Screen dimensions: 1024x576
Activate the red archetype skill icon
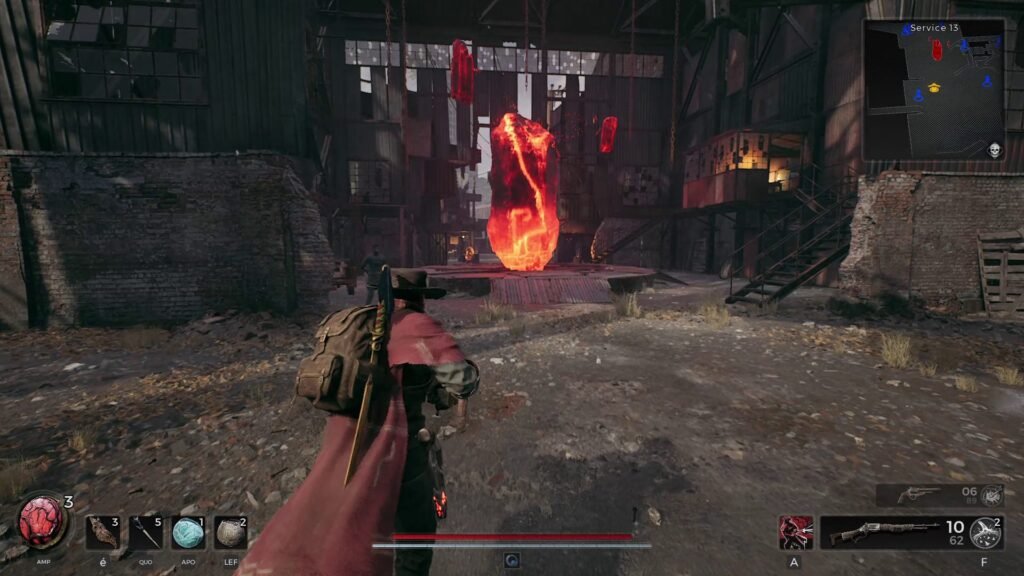[x=796, y=532]
